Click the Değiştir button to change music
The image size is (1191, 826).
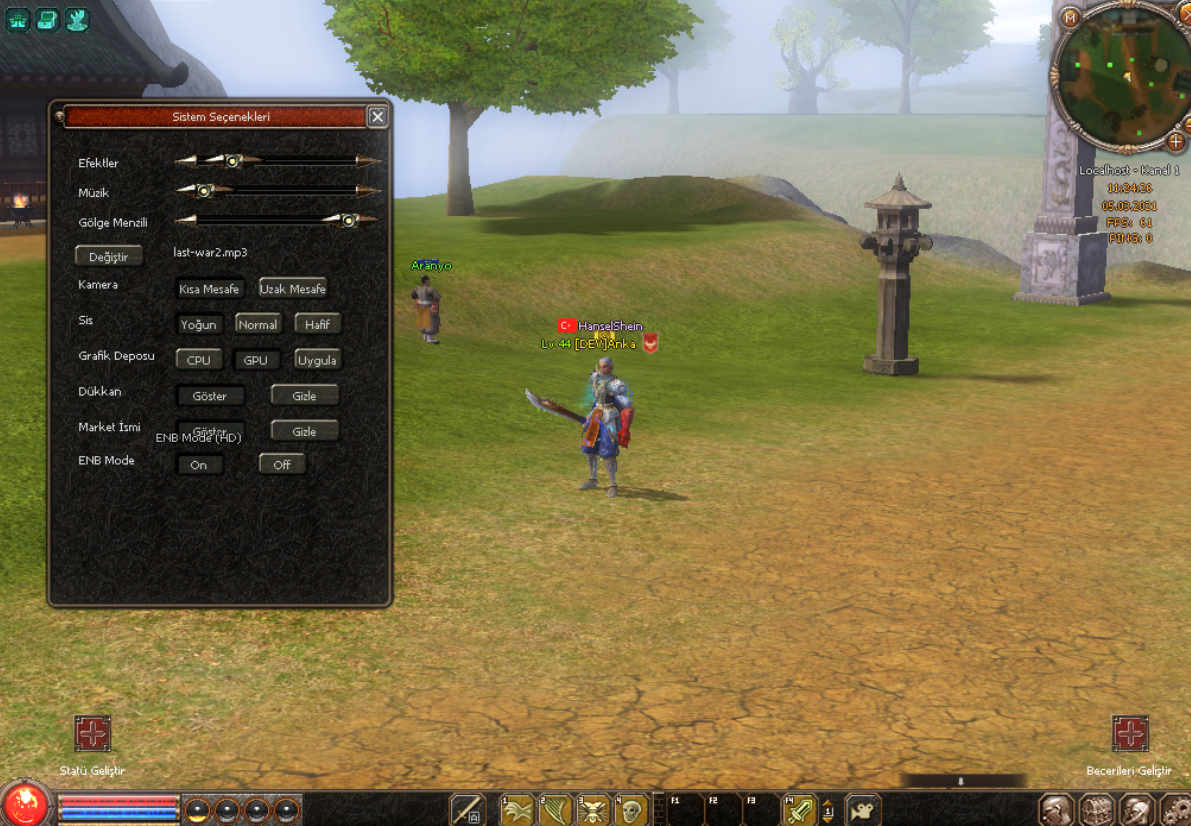109,257
